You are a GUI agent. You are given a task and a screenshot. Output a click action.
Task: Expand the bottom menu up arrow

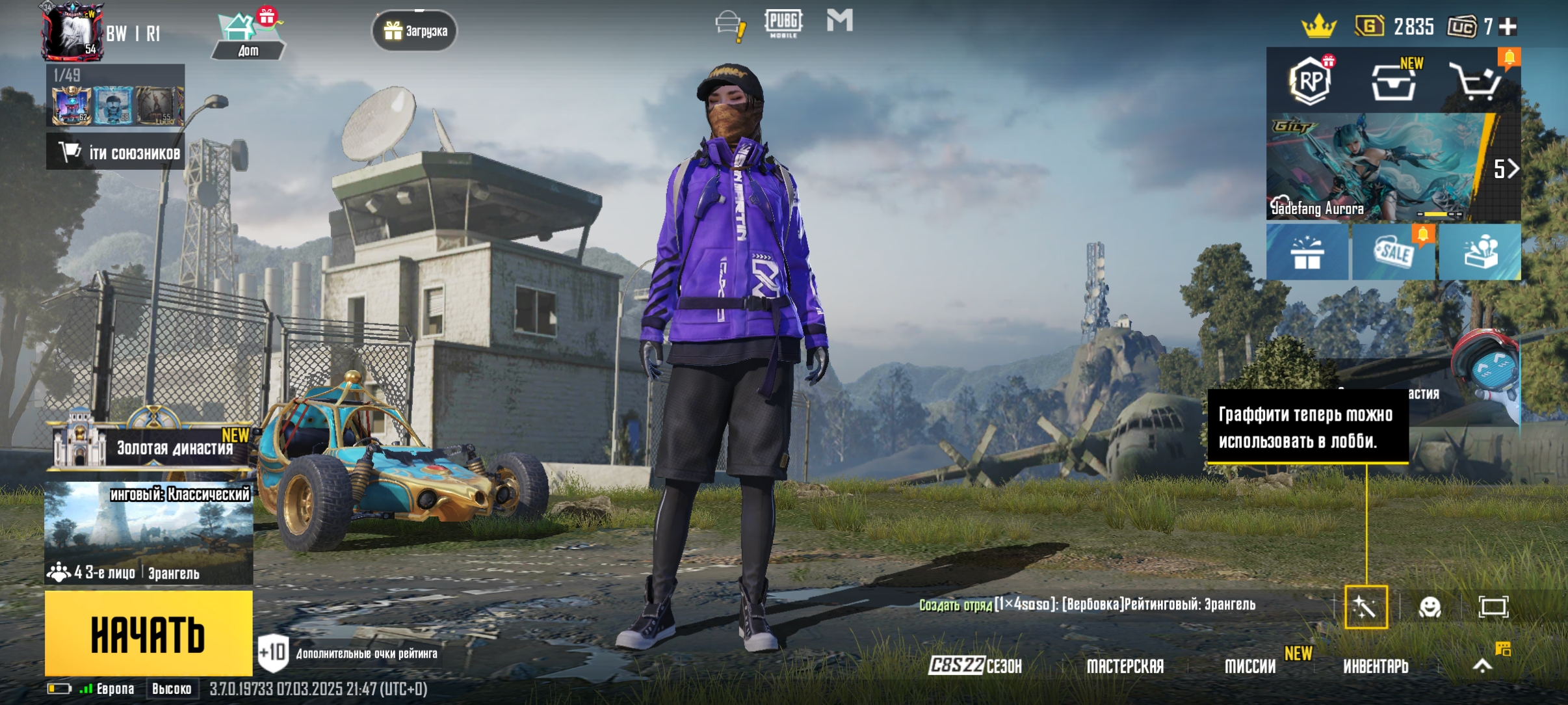point(1482,665)
